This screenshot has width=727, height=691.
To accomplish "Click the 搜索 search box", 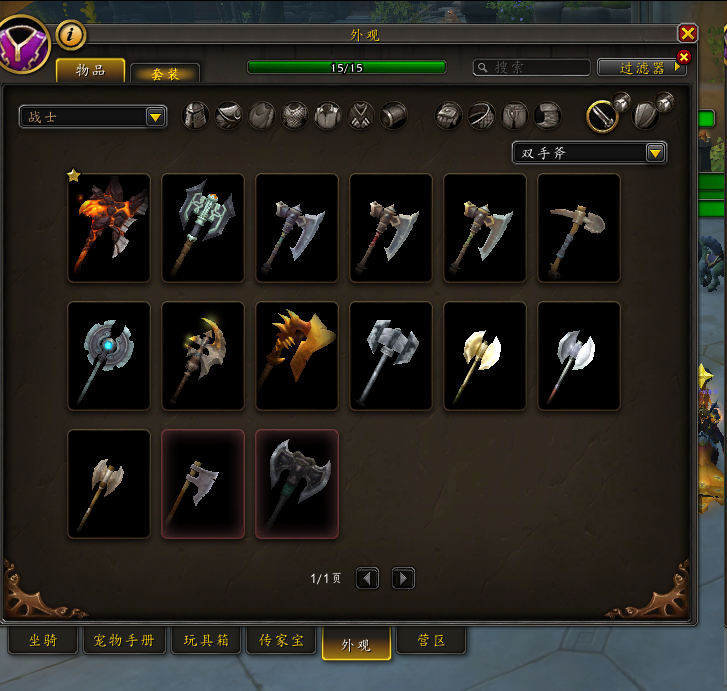I will pos(532,68).
